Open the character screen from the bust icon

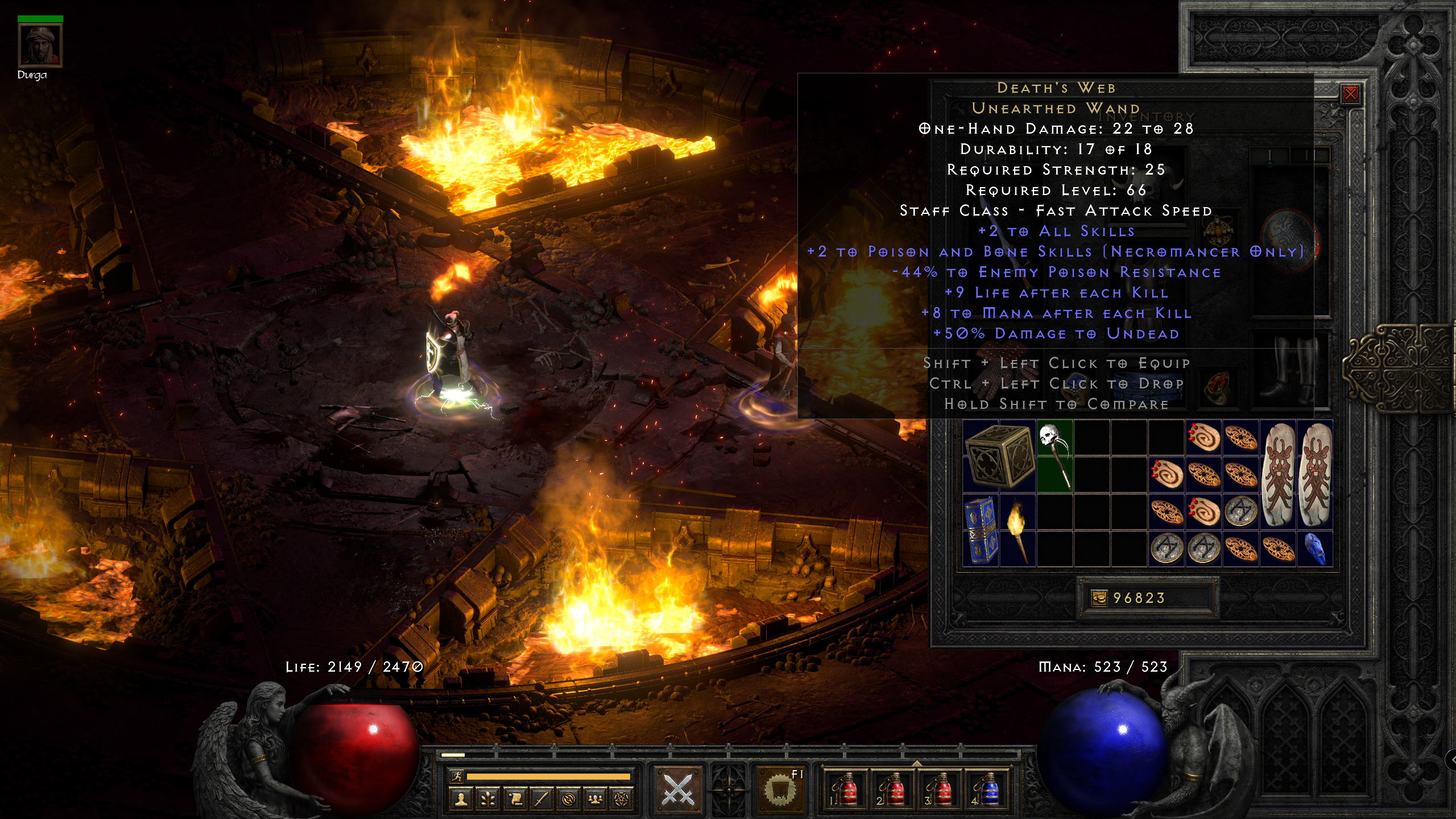(x=461, y=800)
